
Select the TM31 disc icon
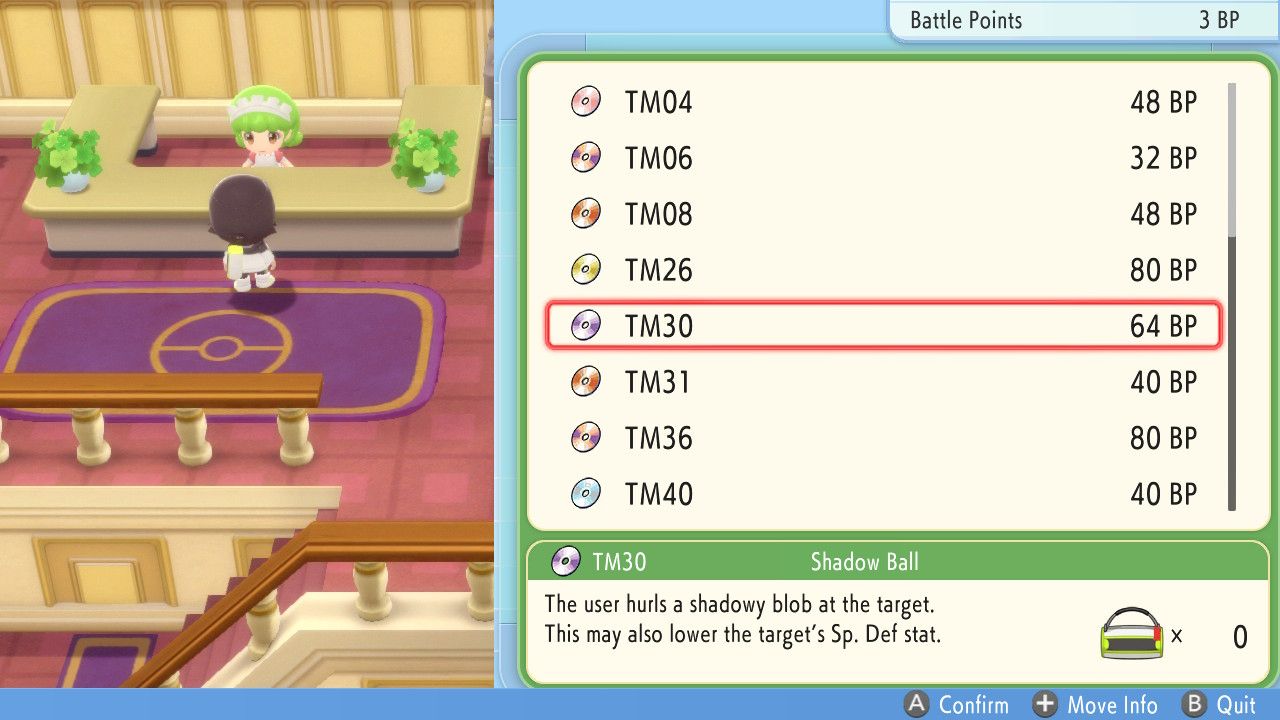pyautogui.click(x=585, y=381)
